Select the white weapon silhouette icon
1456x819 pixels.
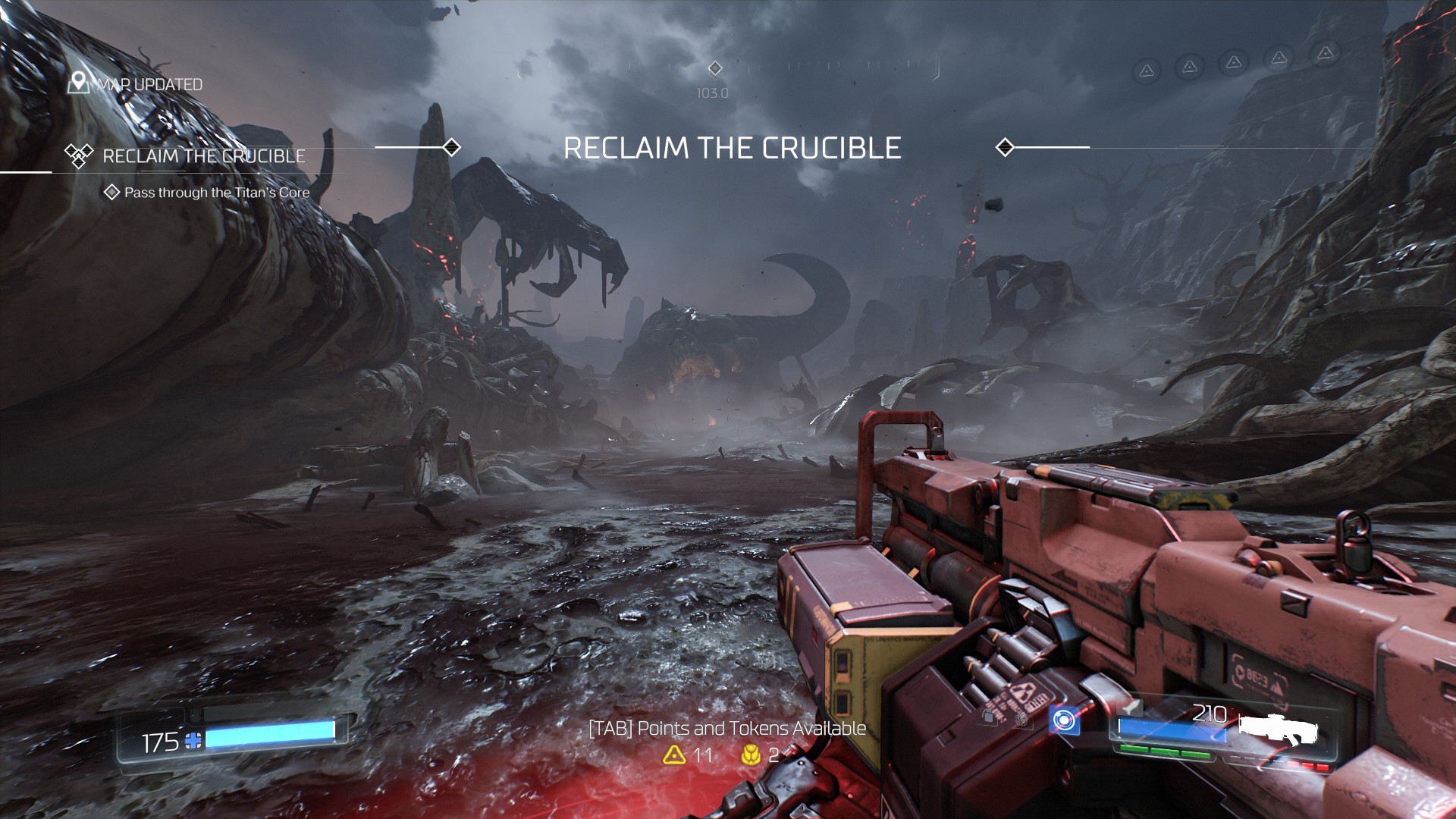(1279, 730)
